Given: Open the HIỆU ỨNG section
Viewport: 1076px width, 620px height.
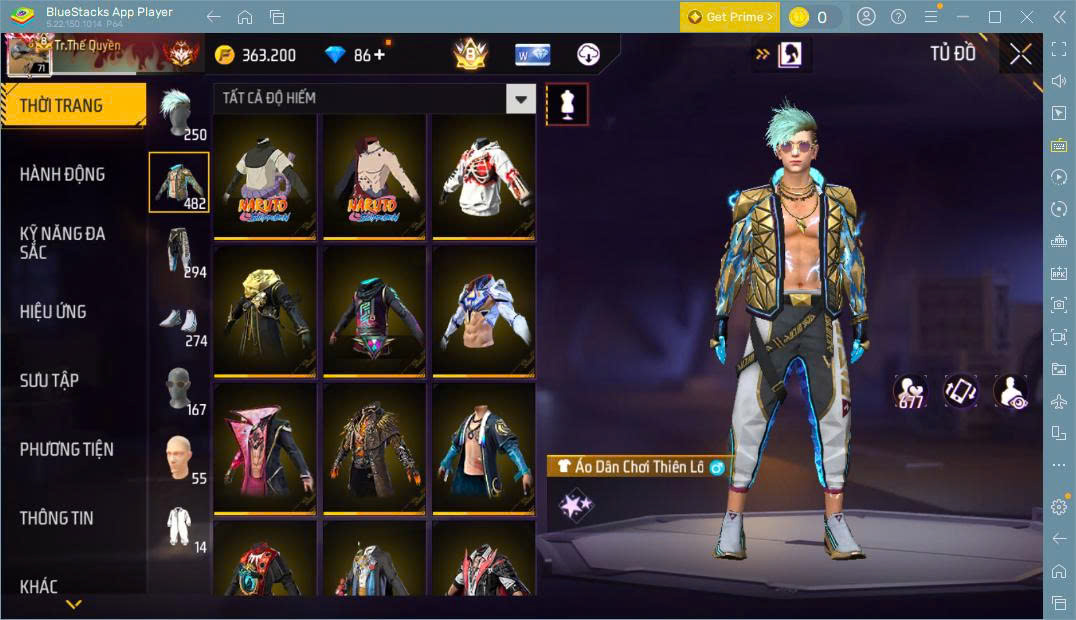Looking at the screenshot, I should click(x=53, y=311).
